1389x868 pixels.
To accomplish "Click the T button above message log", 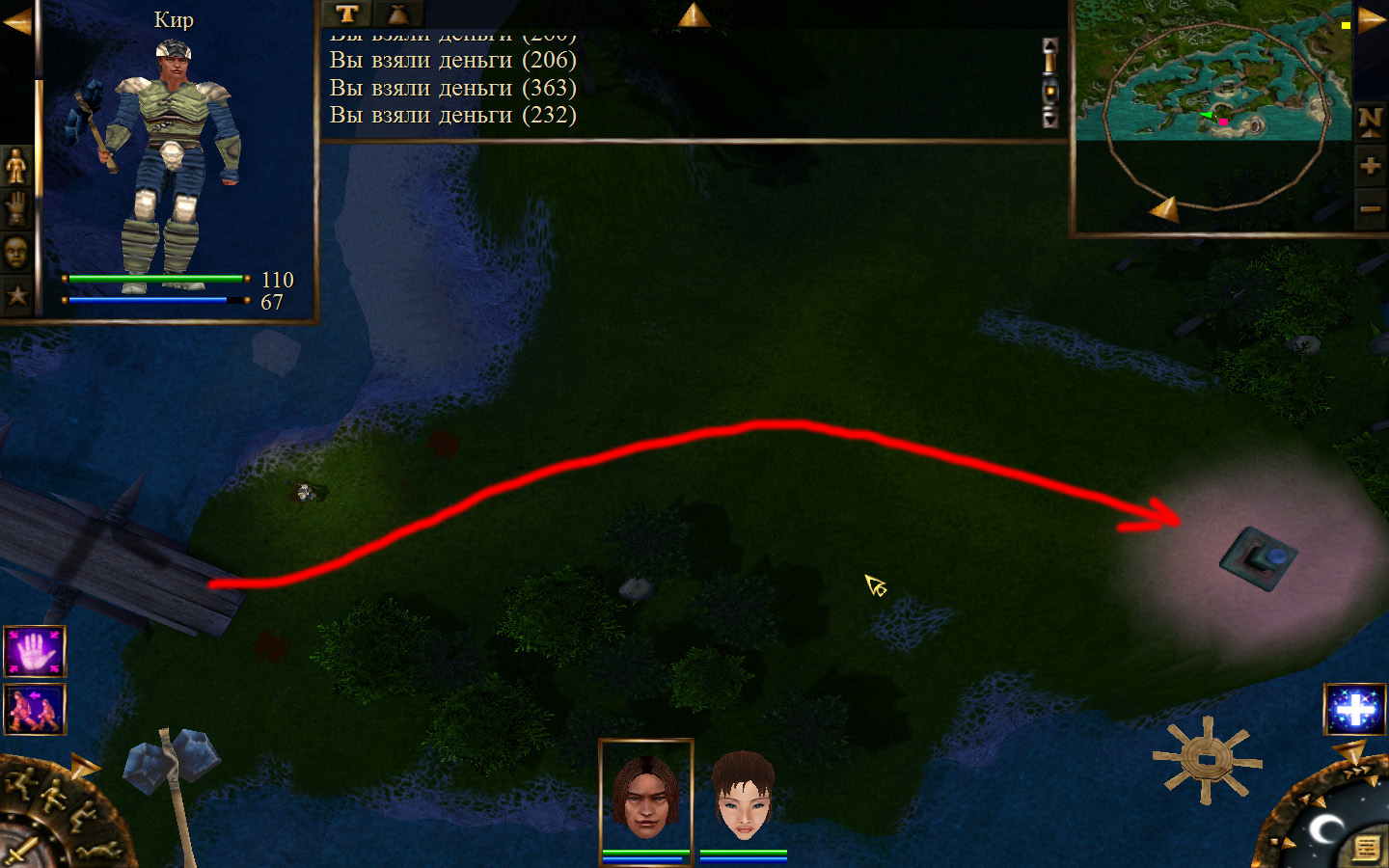I will coord(347,14).
